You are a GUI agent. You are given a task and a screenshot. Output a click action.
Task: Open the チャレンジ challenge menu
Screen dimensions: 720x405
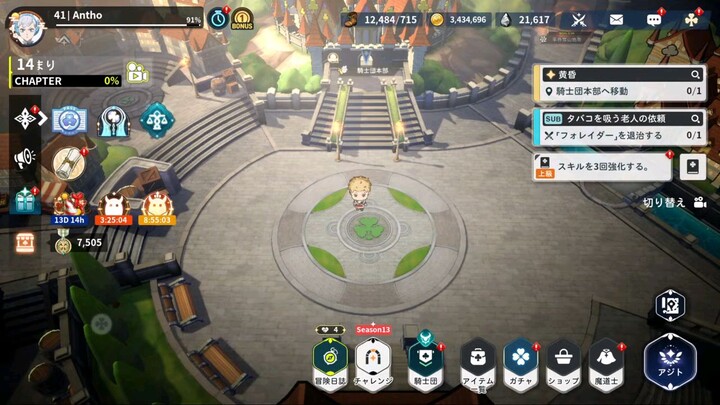tap(373, 361)
